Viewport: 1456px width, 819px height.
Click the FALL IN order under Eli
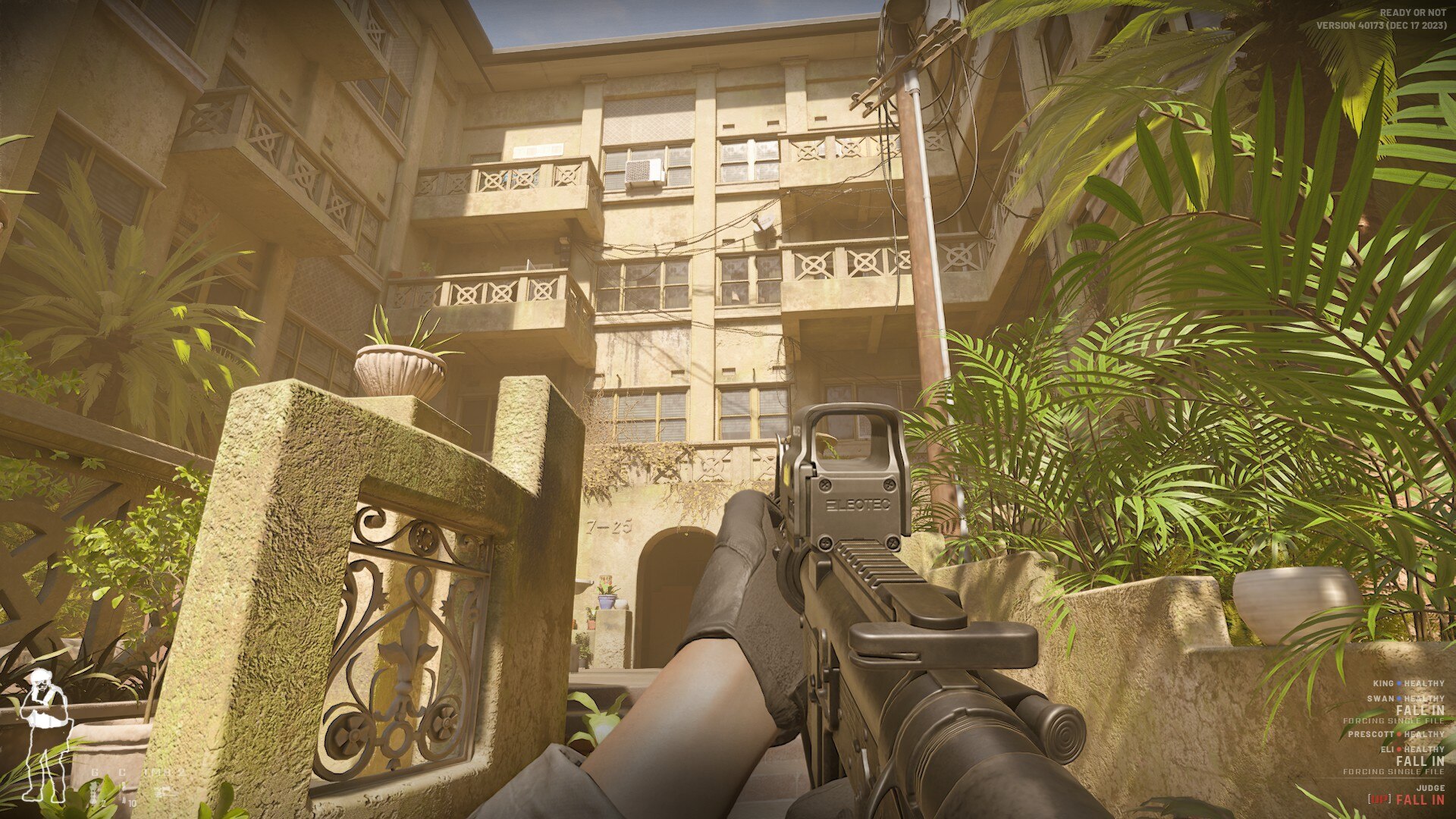pyautogui.click(x=1420, y=761)
